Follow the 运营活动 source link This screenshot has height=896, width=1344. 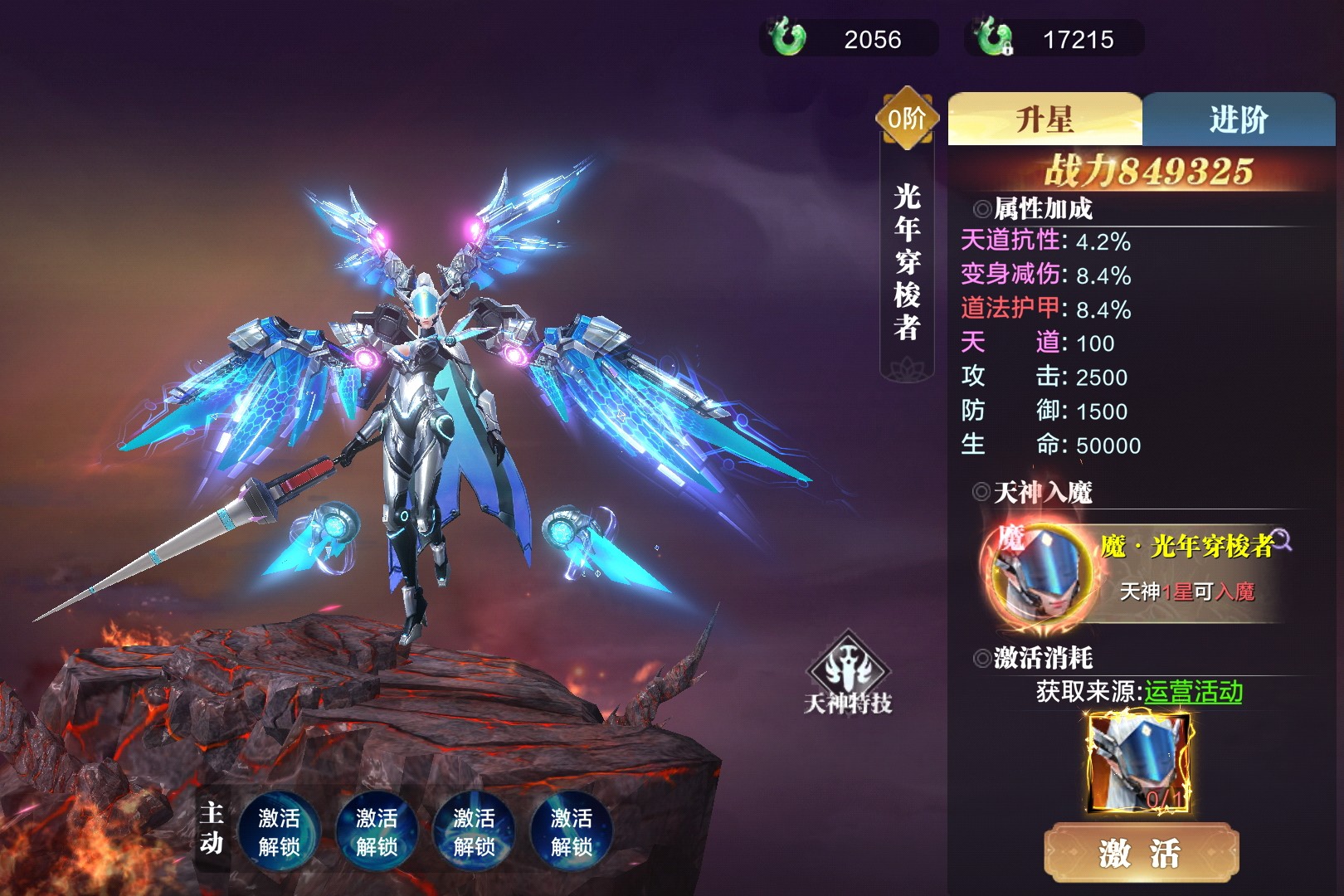(1193, 692)
